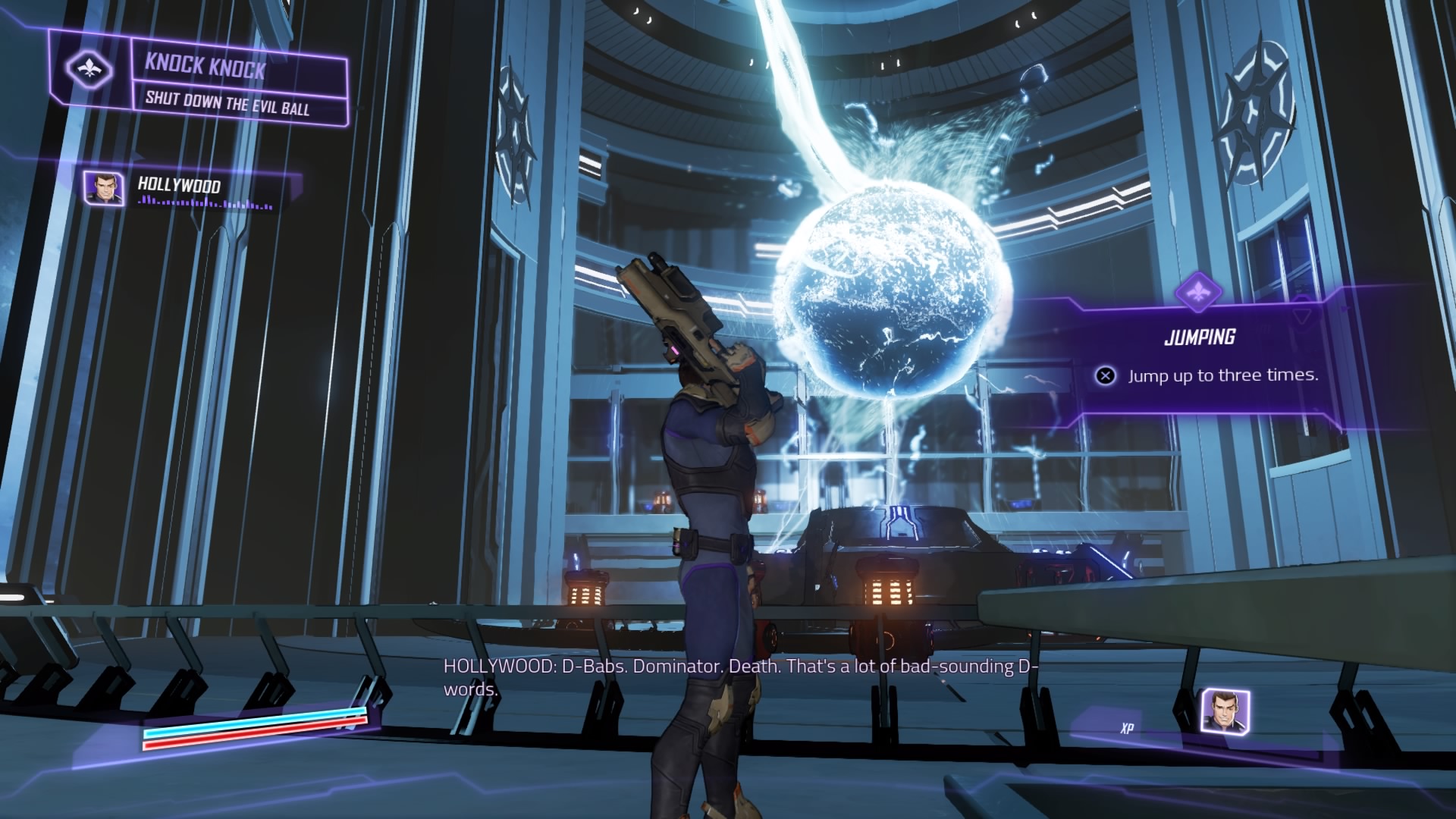The height and width of the screenshot is (819, 1456).
Task: Open the Knock Knock mission objective tracker
Action: (x=227, y=85)
